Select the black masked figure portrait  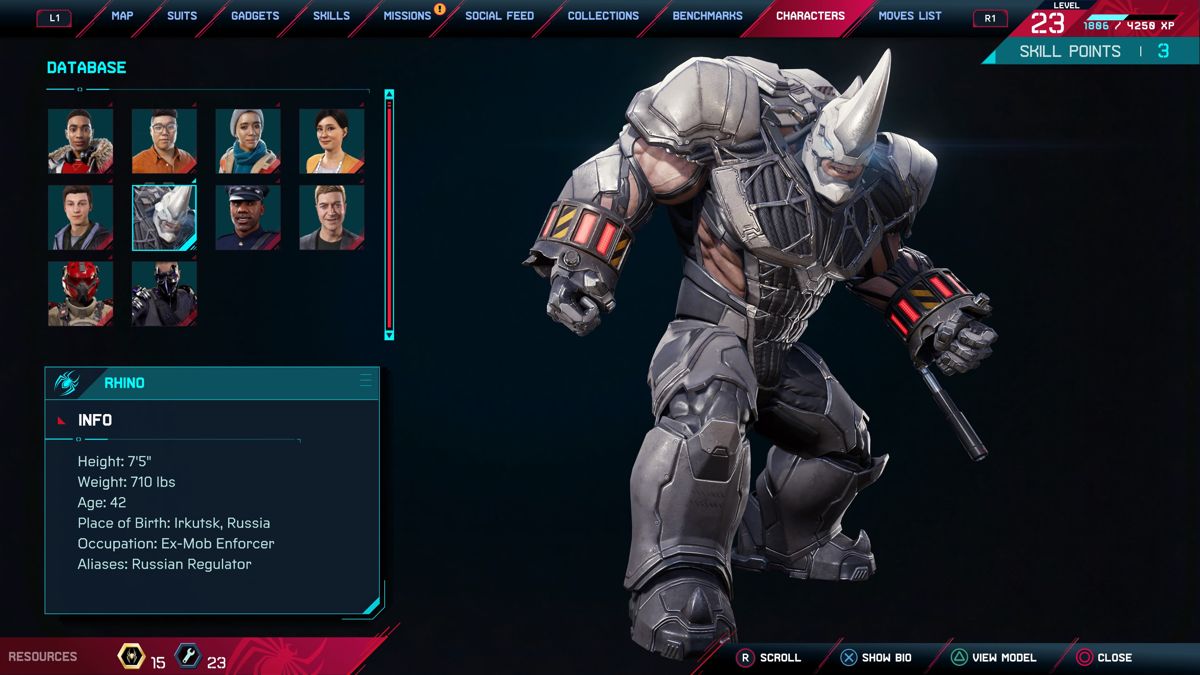pos(164,294)
